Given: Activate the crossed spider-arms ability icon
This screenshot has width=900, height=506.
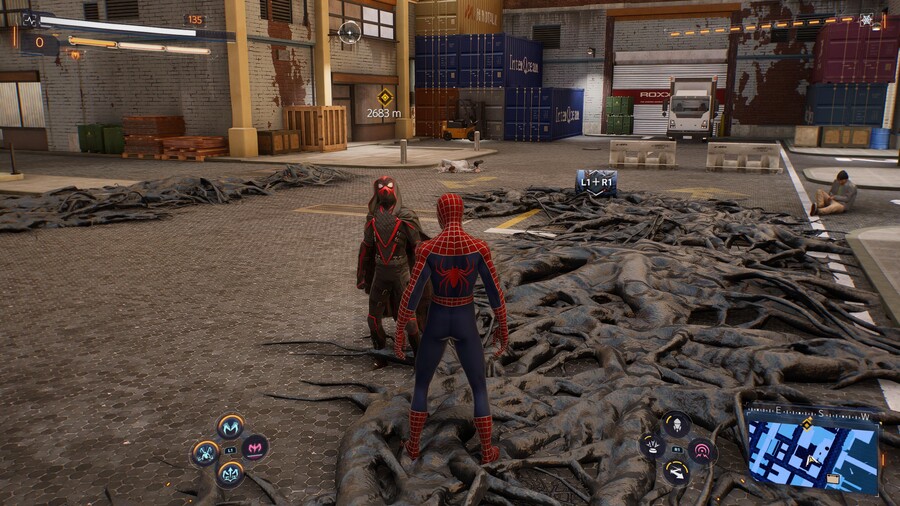Looking at the screenshot, I should coord(206,452).
